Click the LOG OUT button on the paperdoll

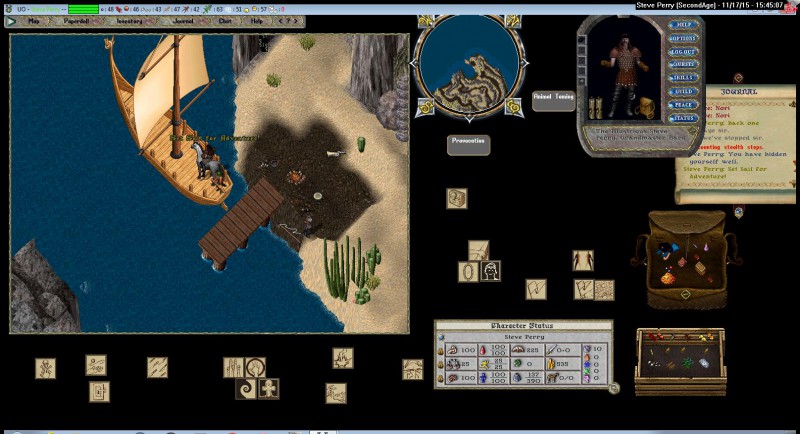(x=683, y=52)
